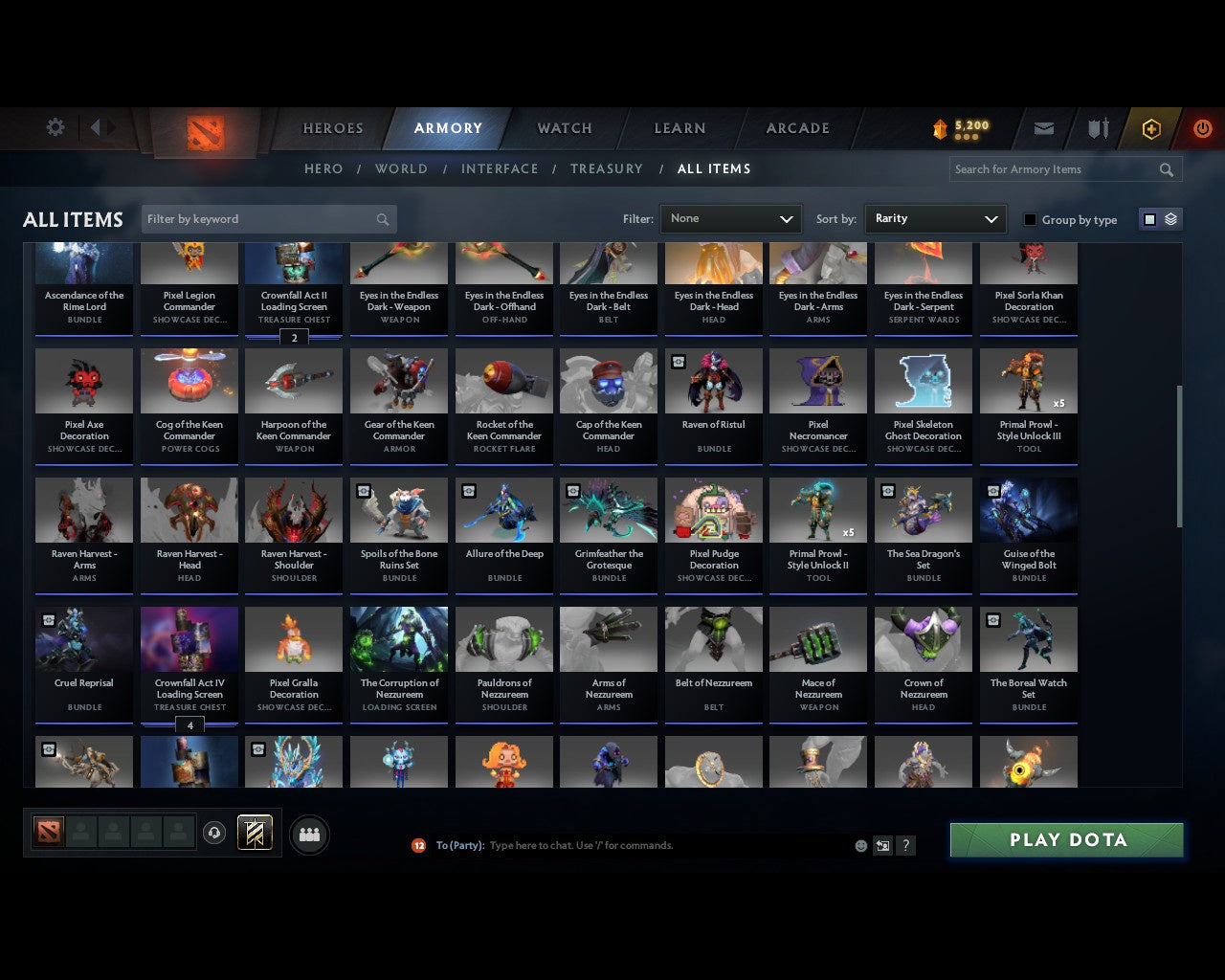Open the TREASURY section from the breadcrumb
Viewport: 1225px width, 980px height.
(x=607, y=168)
